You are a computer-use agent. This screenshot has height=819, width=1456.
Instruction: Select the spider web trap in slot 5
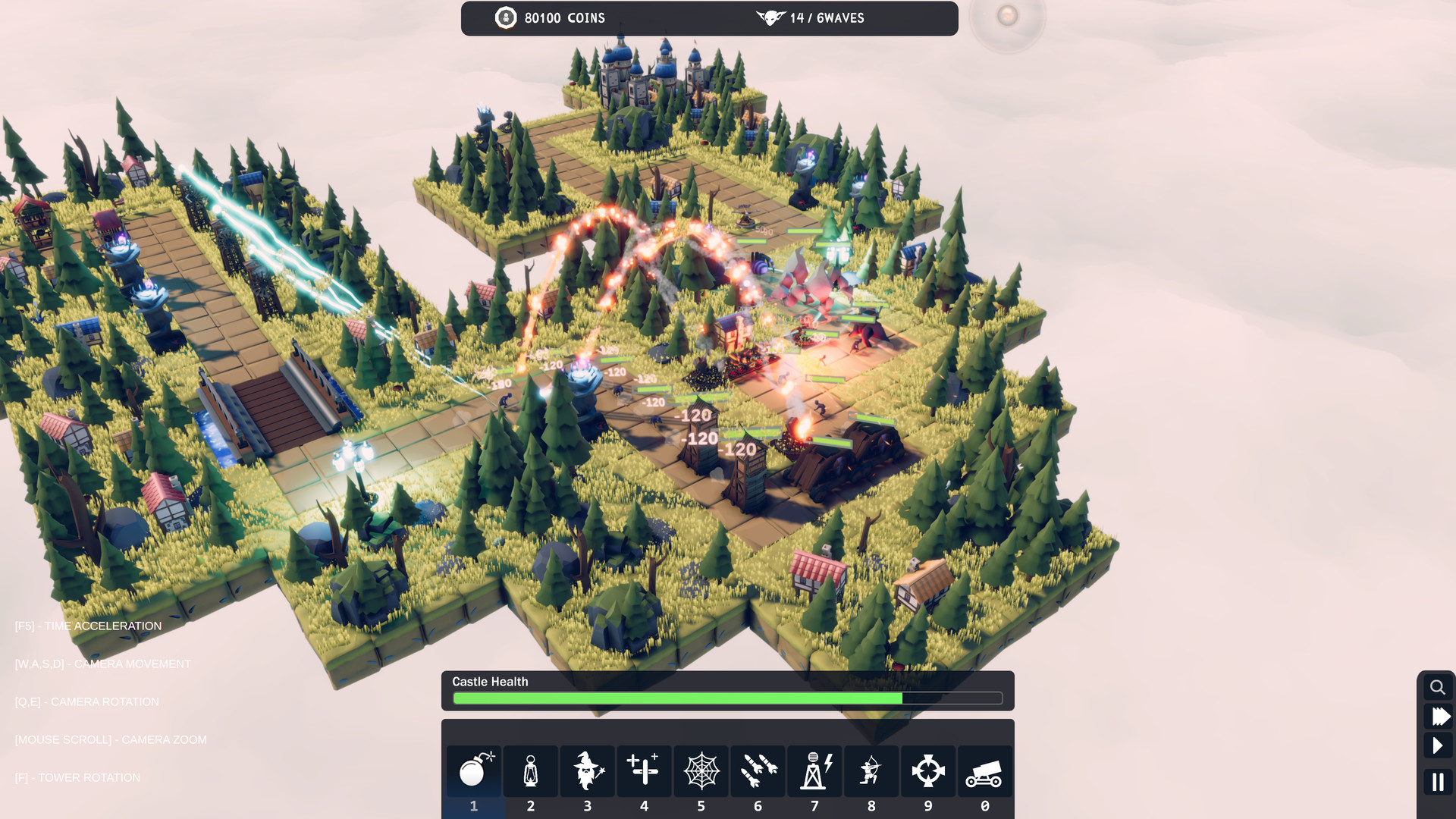tap(701, 770)
